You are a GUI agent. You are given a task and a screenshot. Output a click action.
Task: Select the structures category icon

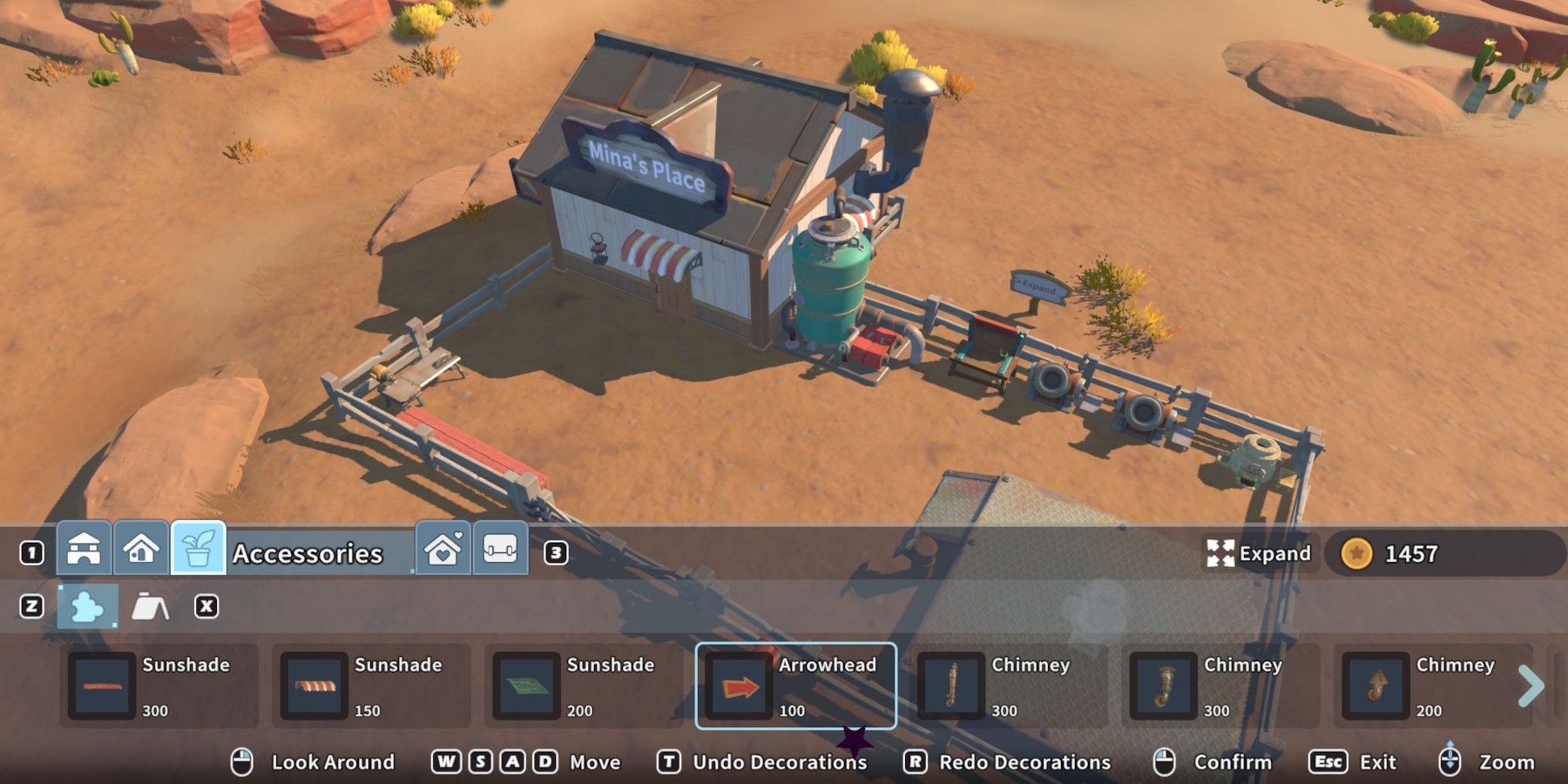pos(84,551)
